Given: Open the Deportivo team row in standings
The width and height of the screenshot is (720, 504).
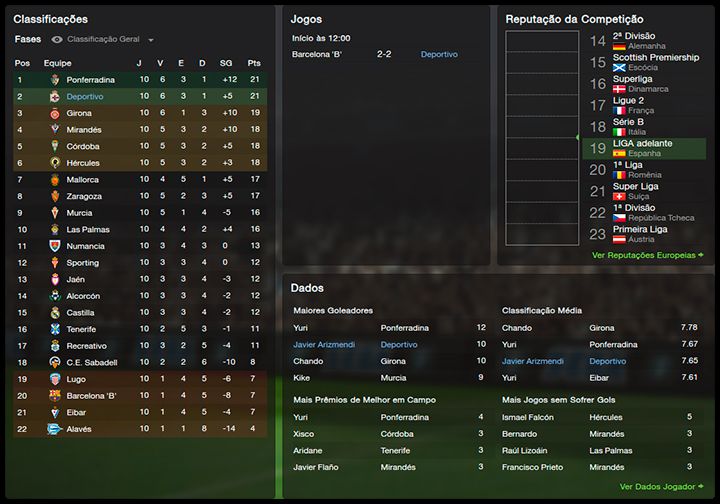Looking at the screenshot, I should [x=85, y=97].
